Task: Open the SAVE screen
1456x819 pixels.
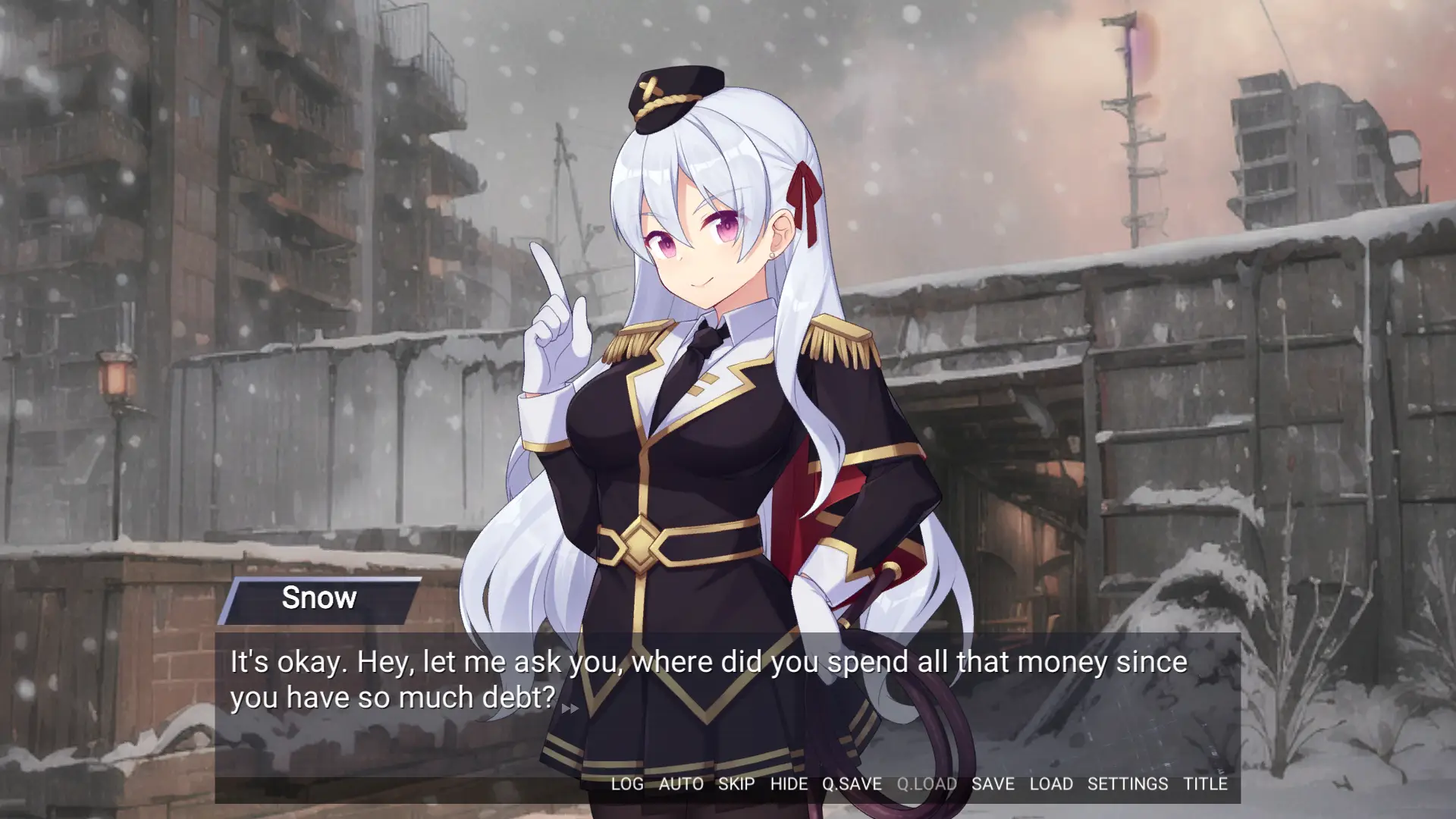Action: (x=993, y=785)
